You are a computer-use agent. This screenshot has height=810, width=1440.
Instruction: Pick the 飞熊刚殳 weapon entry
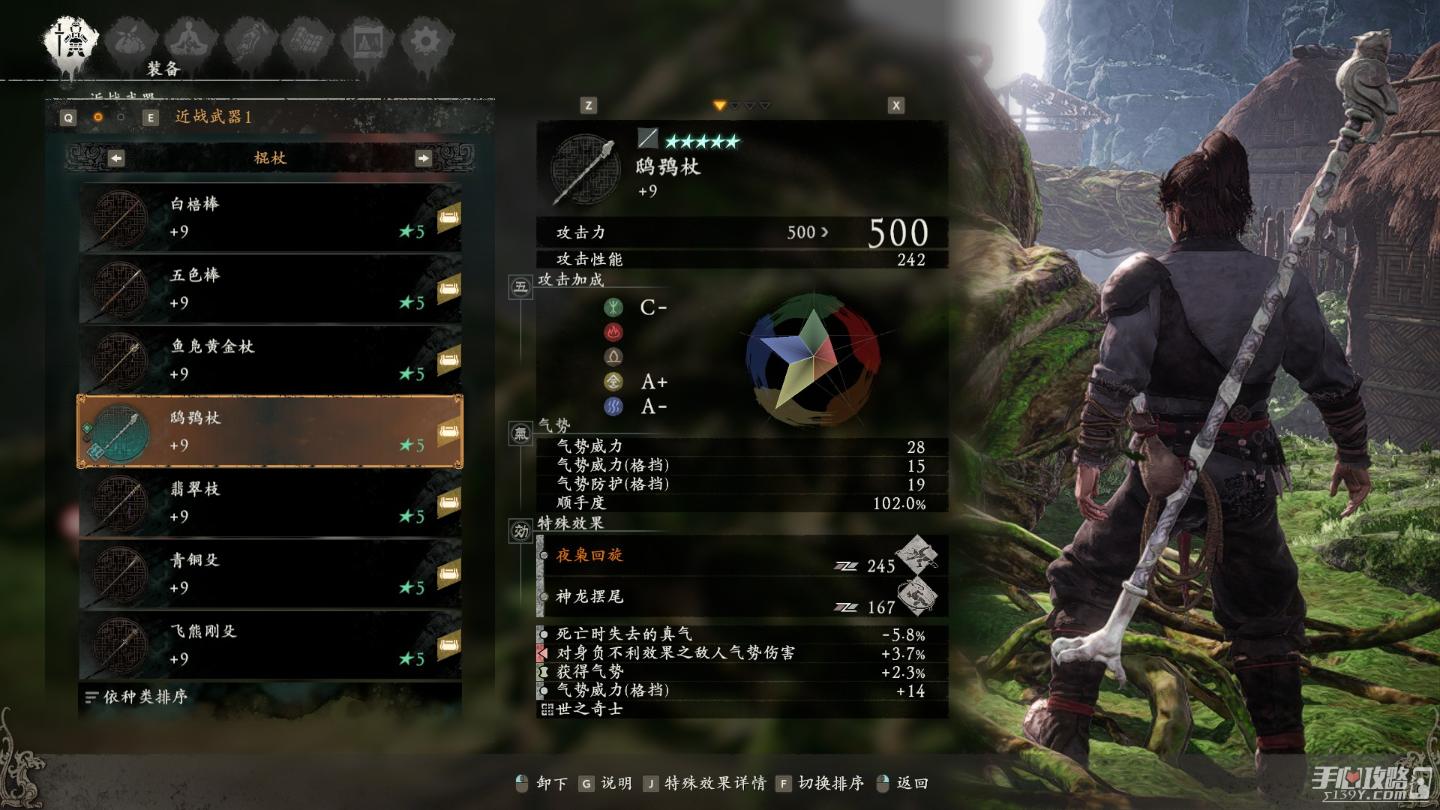[x=270, y=645]
